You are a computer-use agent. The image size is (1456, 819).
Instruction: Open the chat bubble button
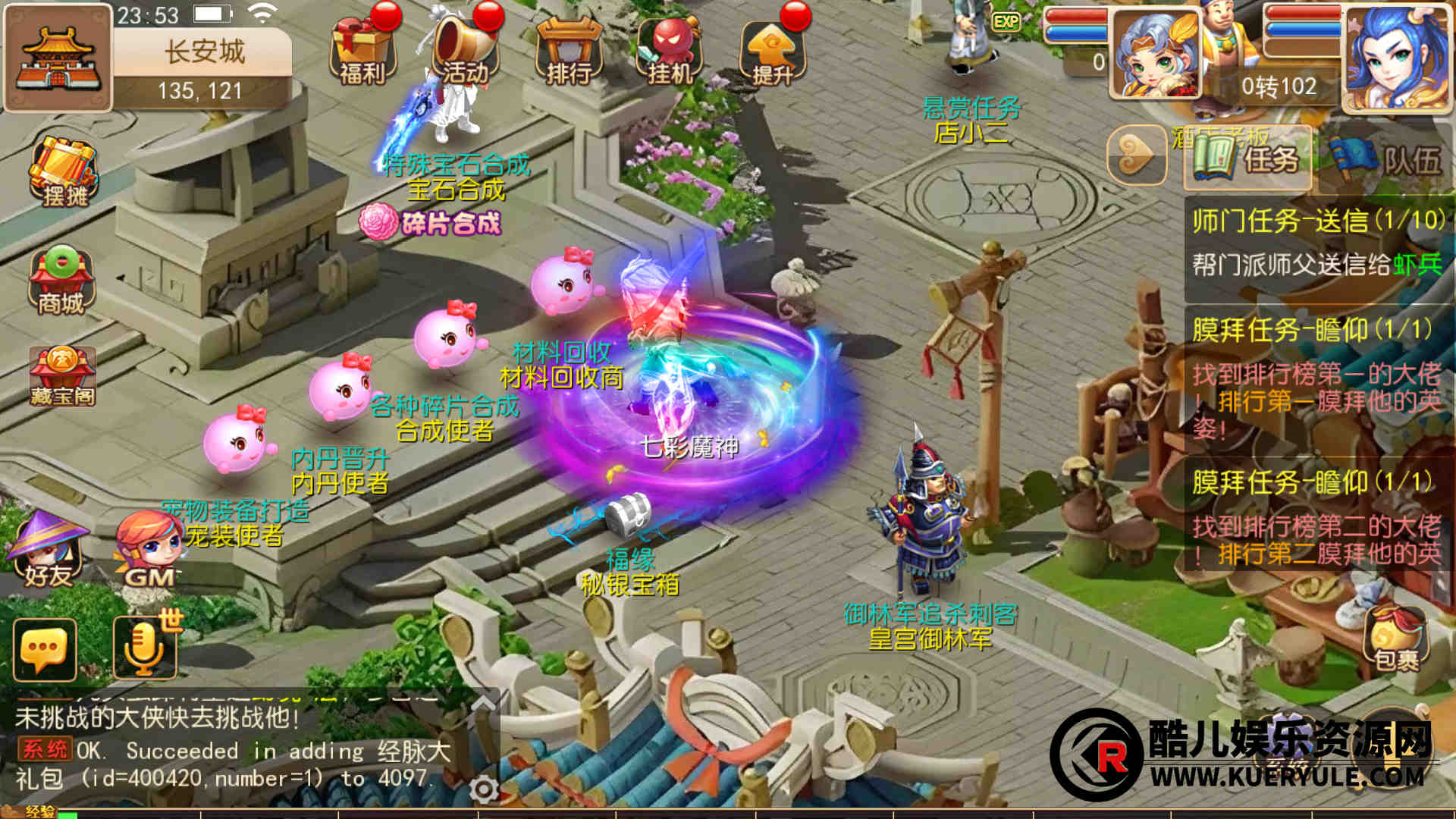click(45, 650)
